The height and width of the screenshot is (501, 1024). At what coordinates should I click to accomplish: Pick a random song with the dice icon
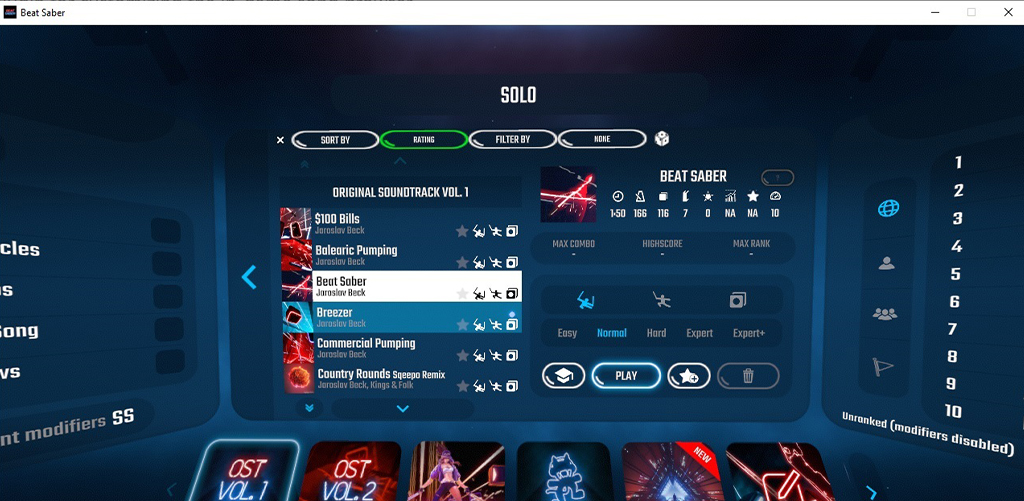(x=662, y=139)
